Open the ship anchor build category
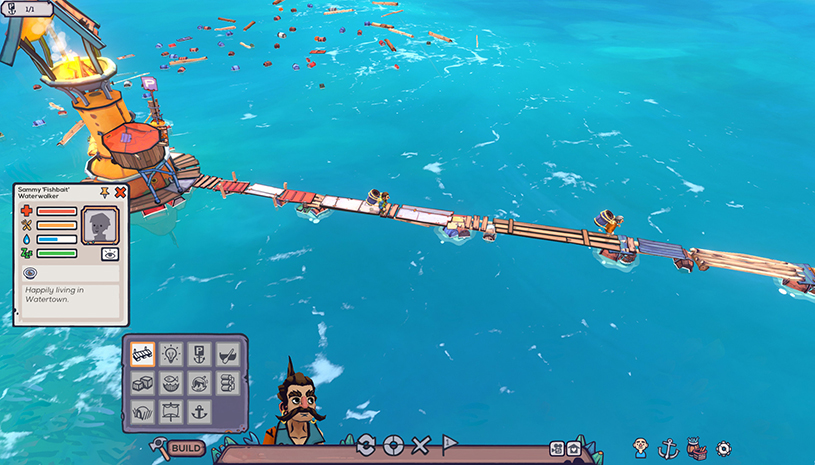815x465 pixels. click(x=198, y=410)
